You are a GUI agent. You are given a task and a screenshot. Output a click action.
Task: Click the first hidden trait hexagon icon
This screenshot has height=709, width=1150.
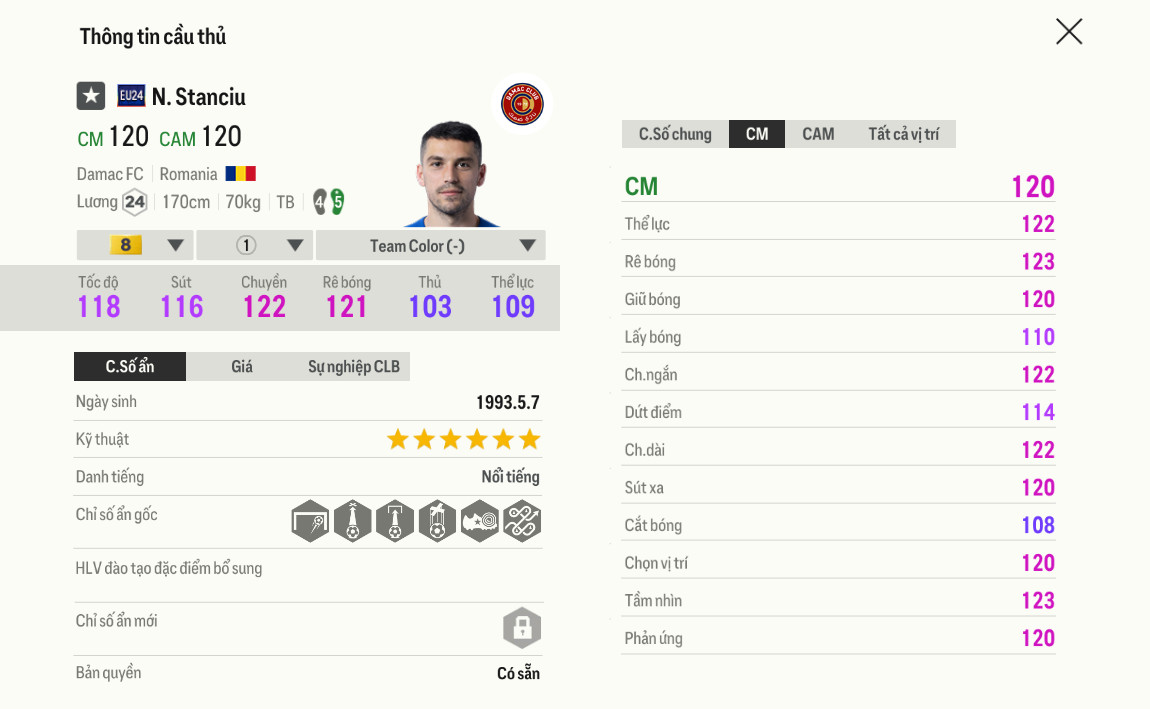pyautogui.click(x=310, y=521)
